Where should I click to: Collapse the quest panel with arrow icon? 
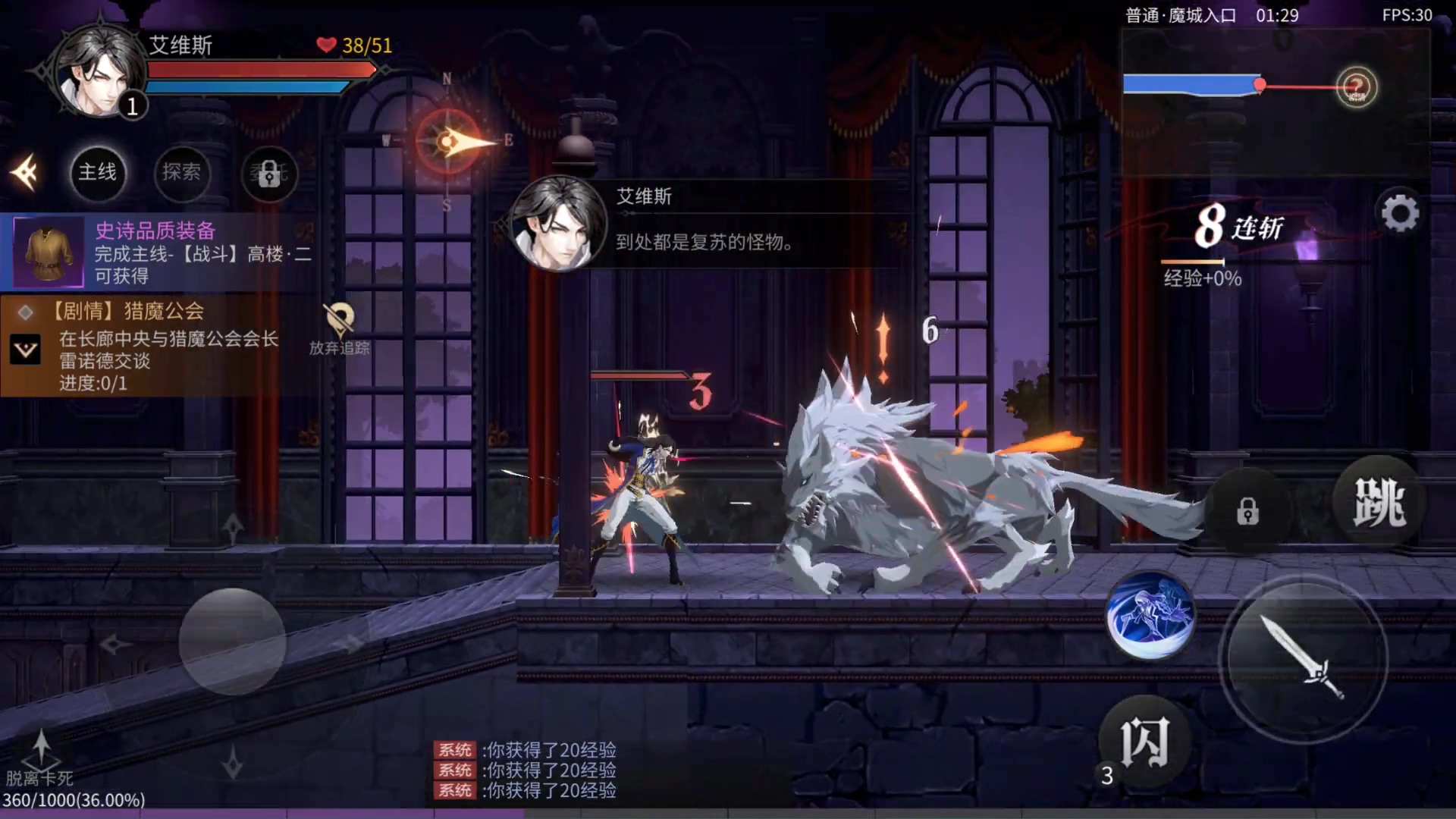click(25, 173)
